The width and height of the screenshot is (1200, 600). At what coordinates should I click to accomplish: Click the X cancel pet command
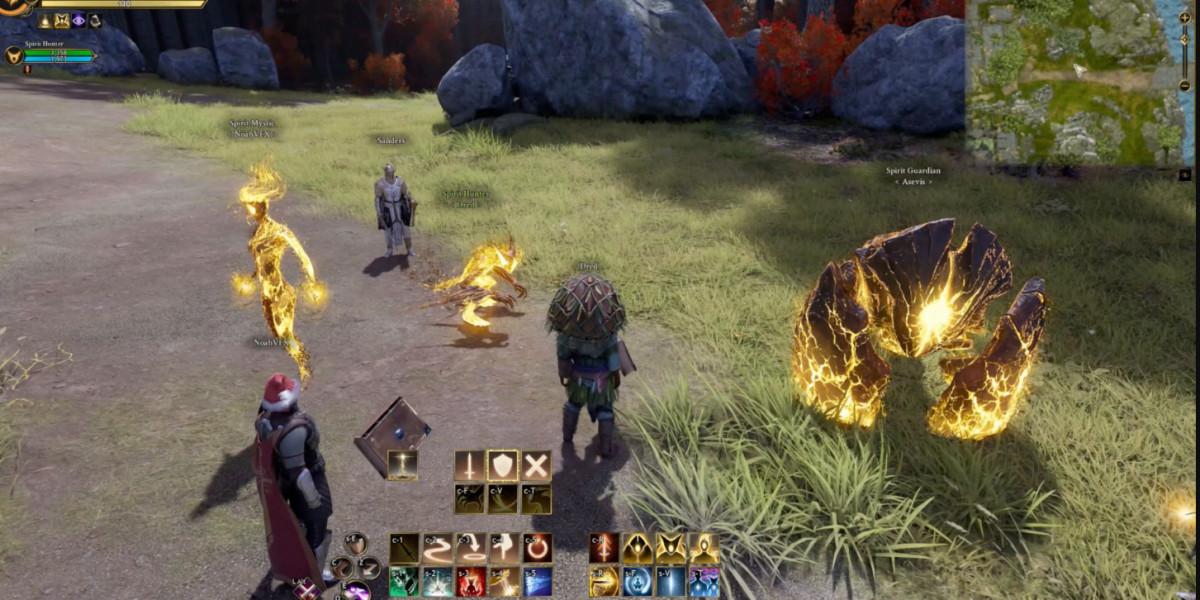coord(536,465)
